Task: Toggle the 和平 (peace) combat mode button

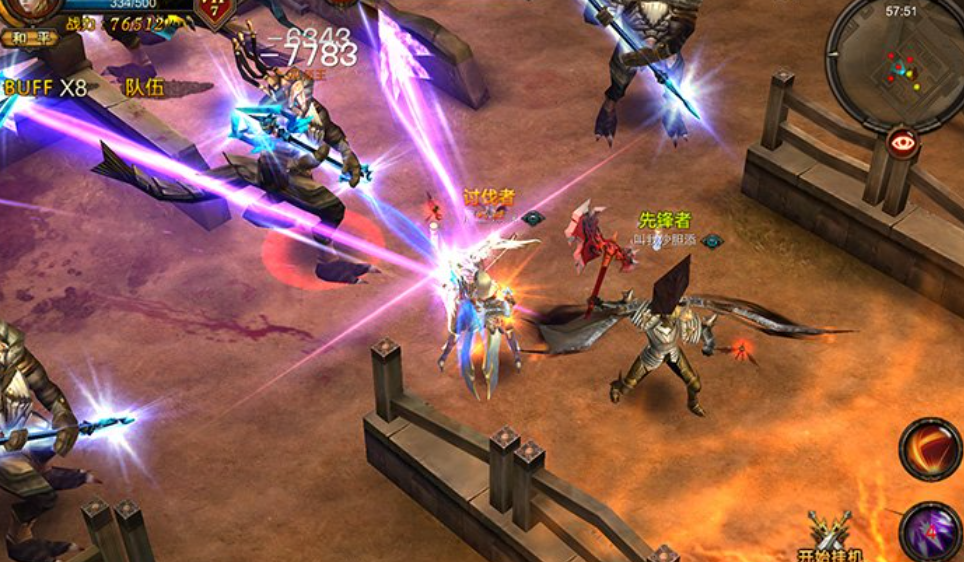Action: (28, 39)
